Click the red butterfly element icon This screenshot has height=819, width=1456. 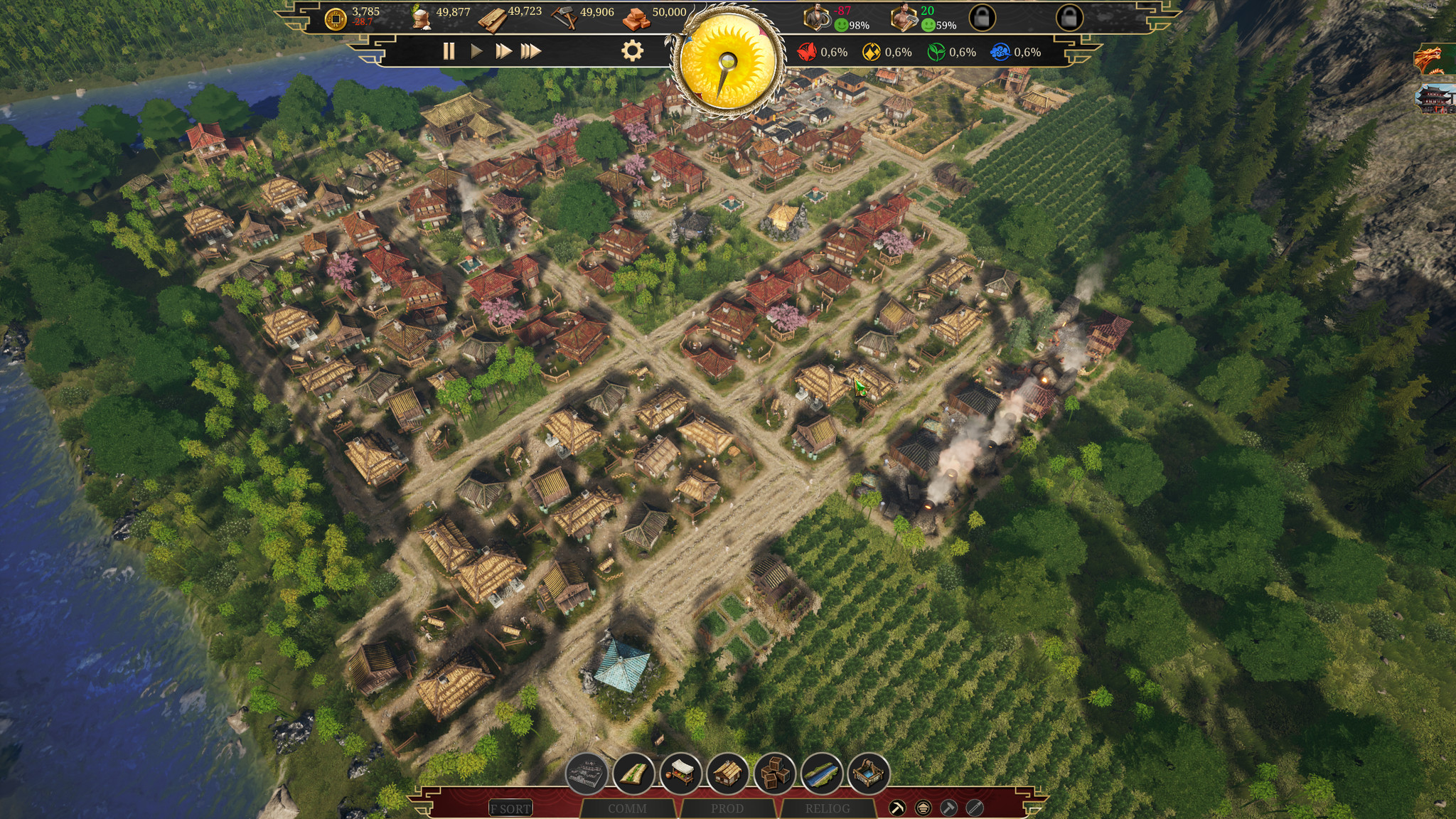coord(808,51)
